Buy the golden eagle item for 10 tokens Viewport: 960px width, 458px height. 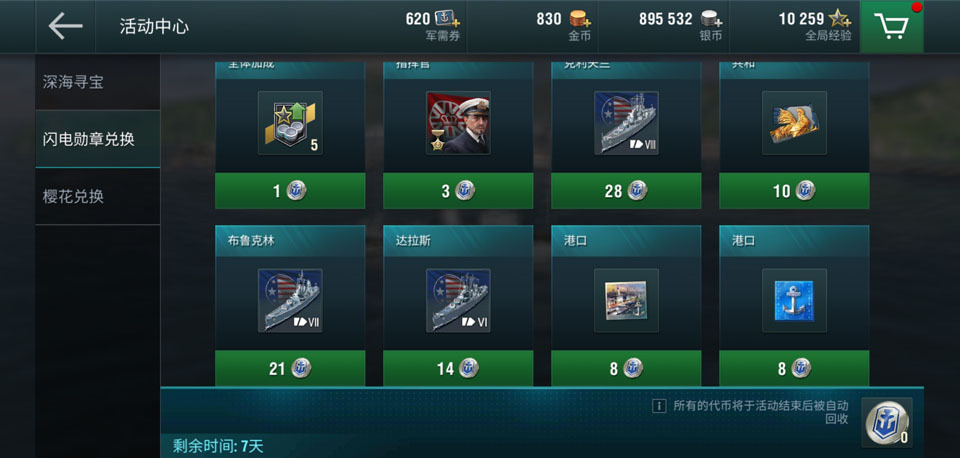coord(794,191)
